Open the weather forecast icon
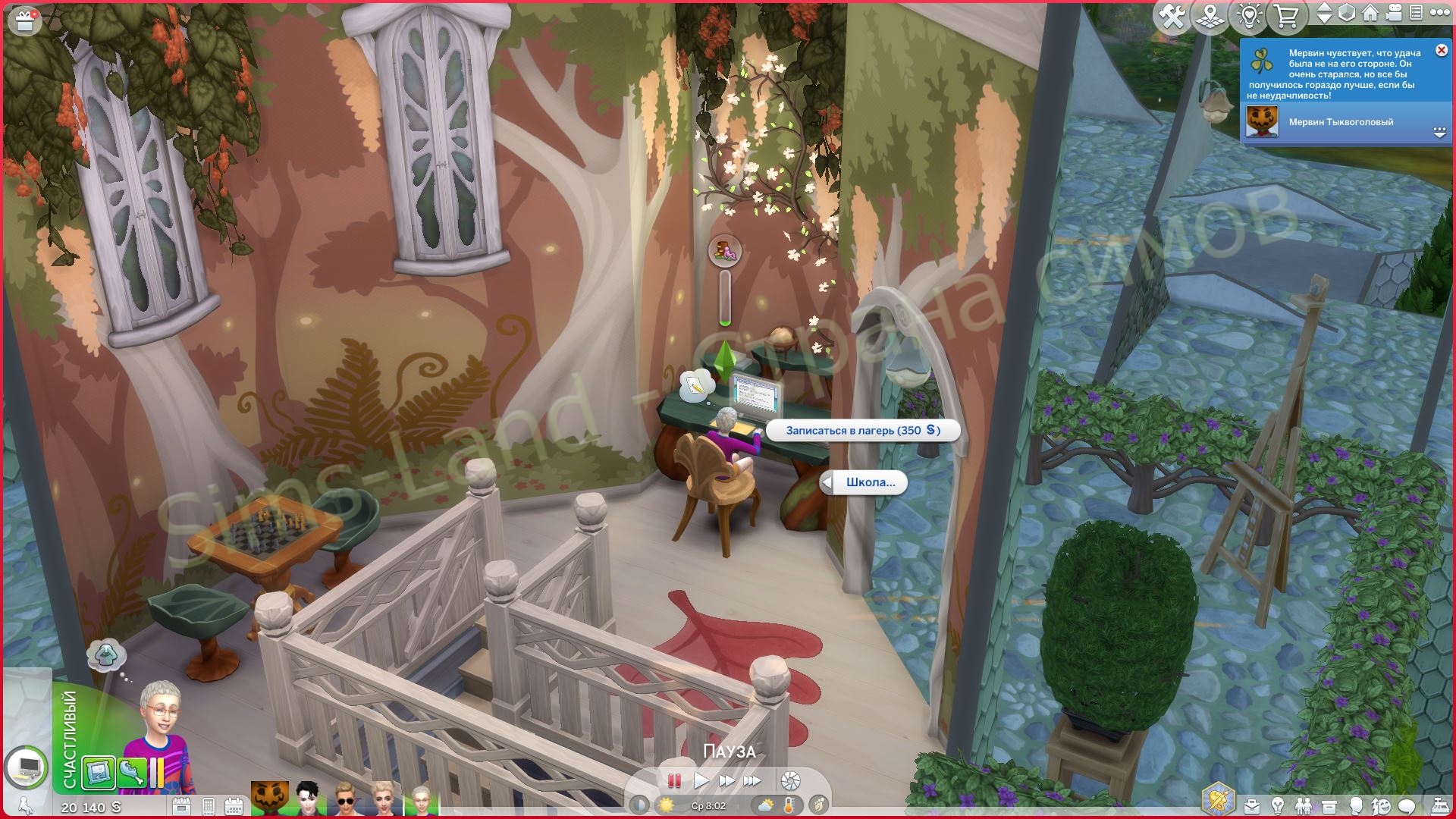Screen dimensions: 1456x819 coord(766,805)
